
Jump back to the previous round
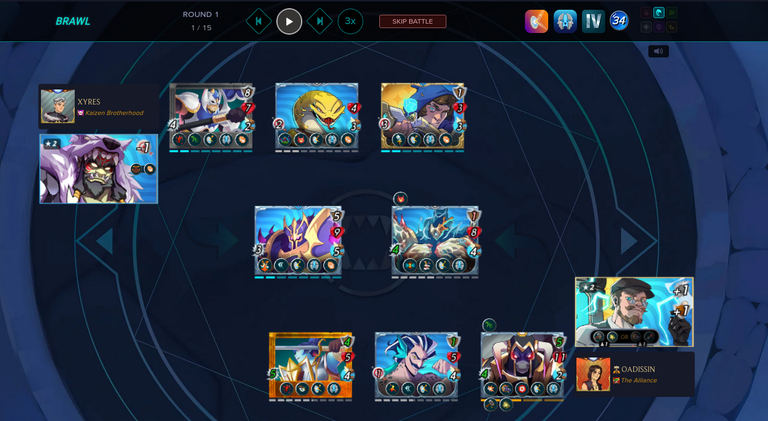259,21
